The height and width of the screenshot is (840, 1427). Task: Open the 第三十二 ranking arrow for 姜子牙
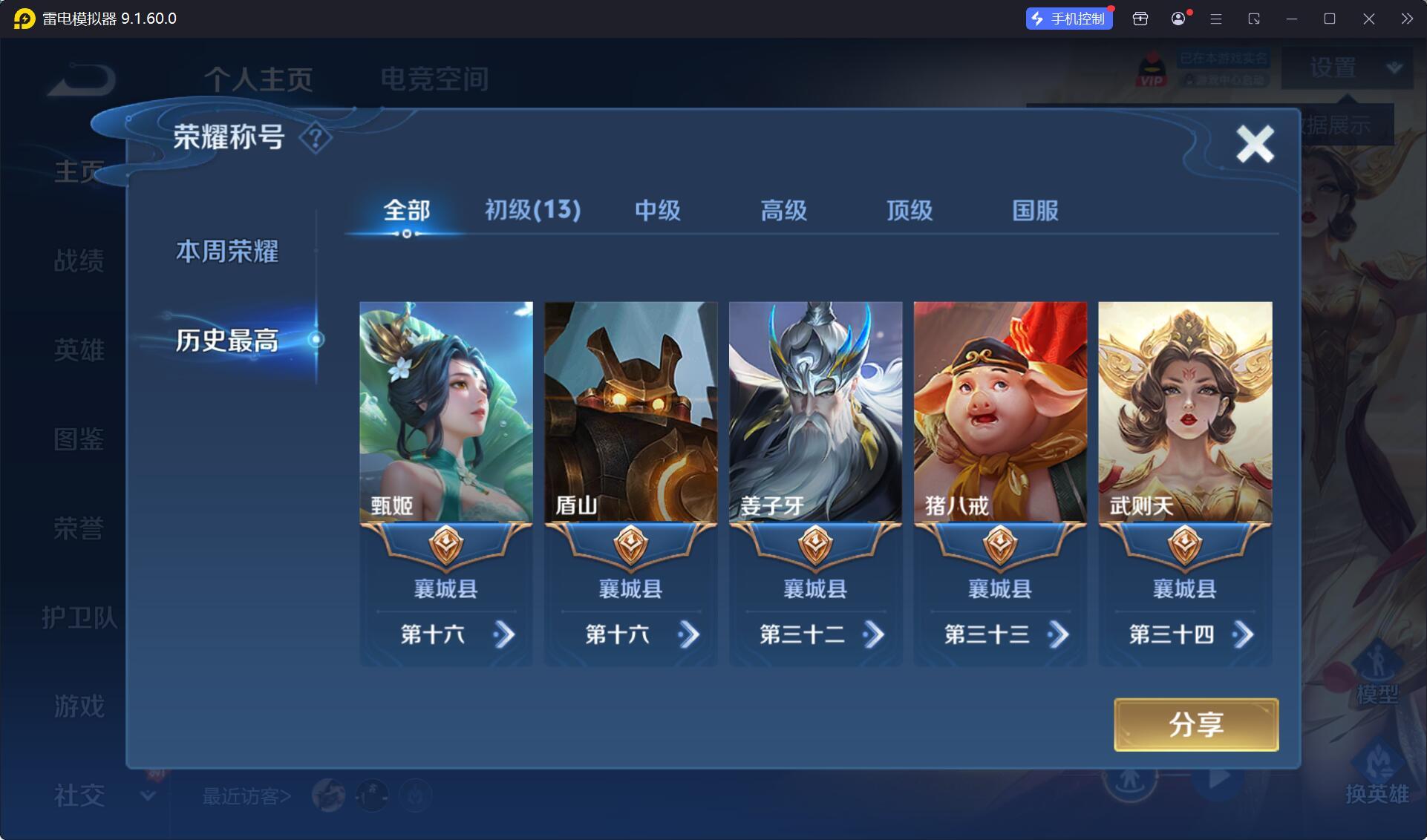point(873,634)
